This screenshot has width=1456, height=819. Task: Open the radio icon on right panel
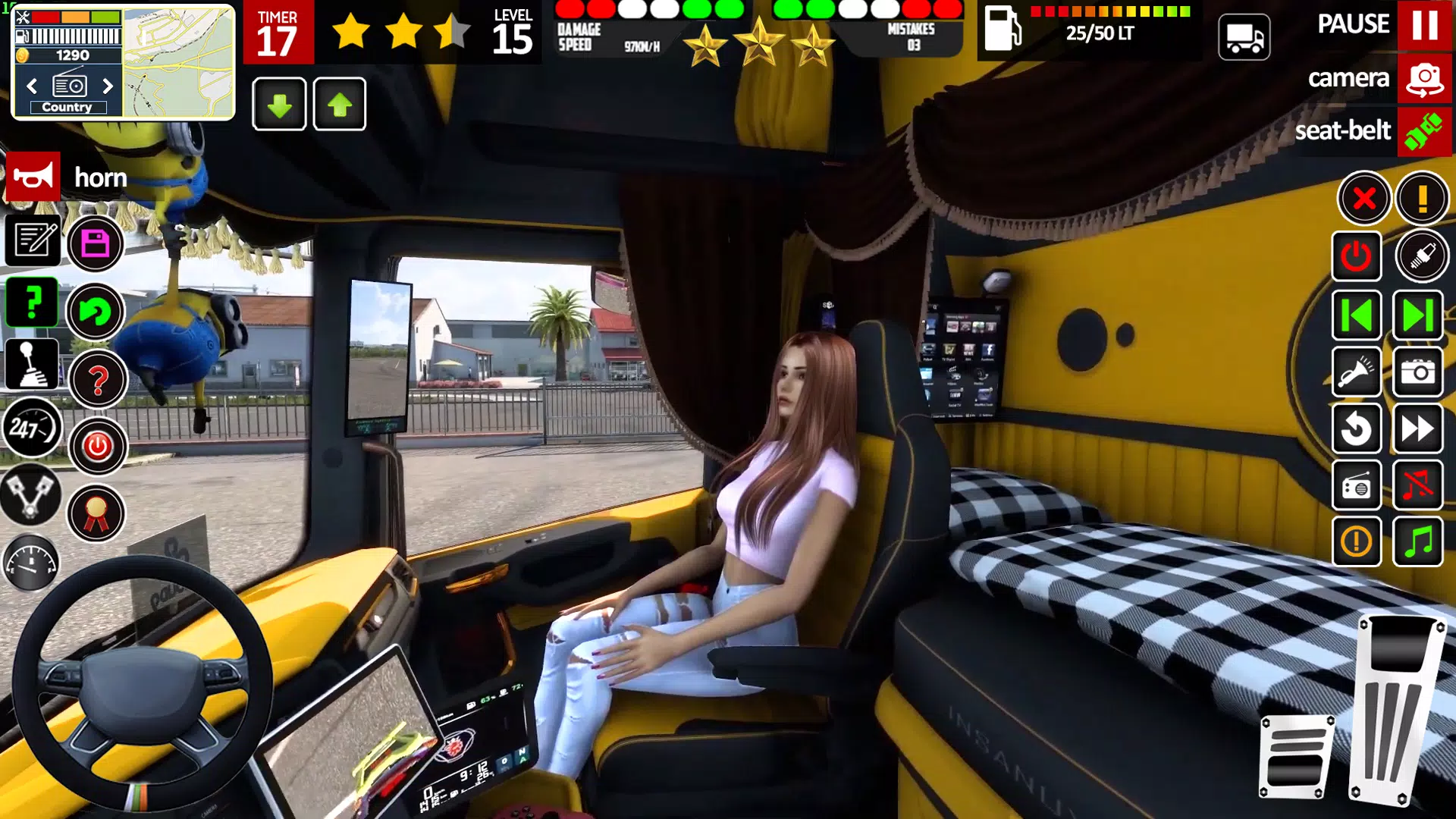click(x=1357, y=485)
